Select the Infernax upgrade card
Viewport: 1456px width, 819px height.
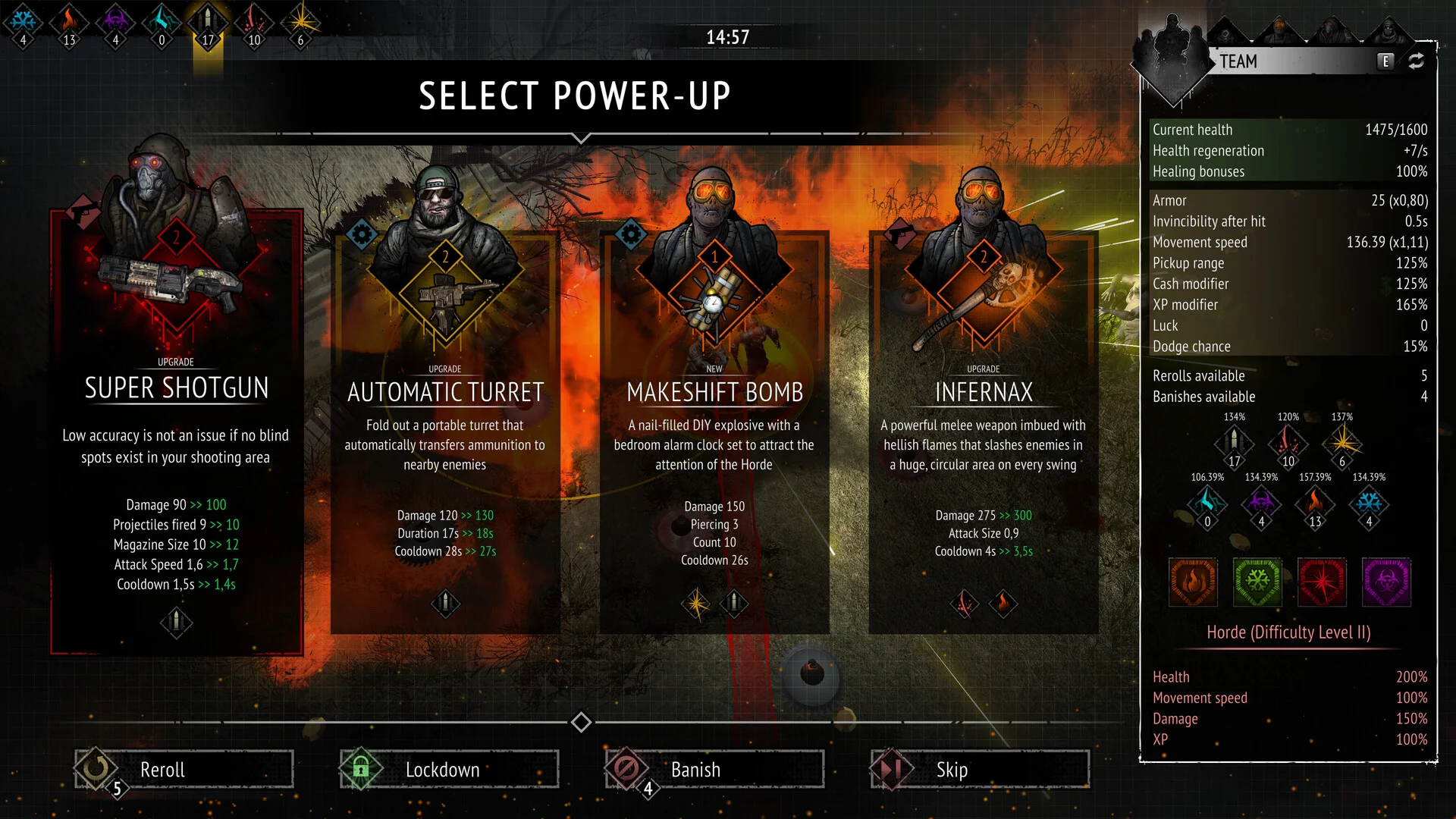click(x=983, y=432)
